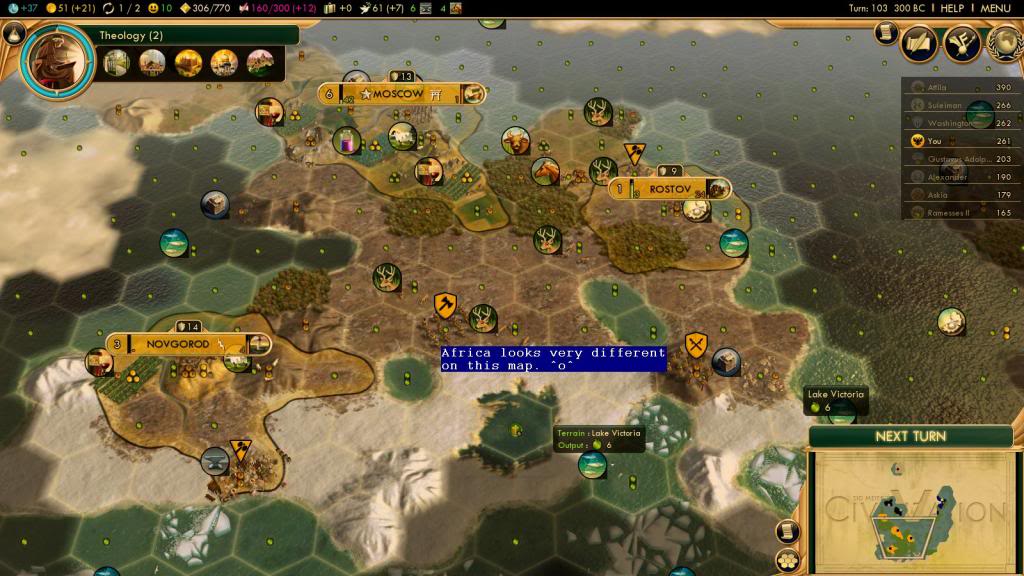Image resolution: width=1024 pixels, height=576 pixels.
Task: Click the Theology research banner
Action: 190,36
